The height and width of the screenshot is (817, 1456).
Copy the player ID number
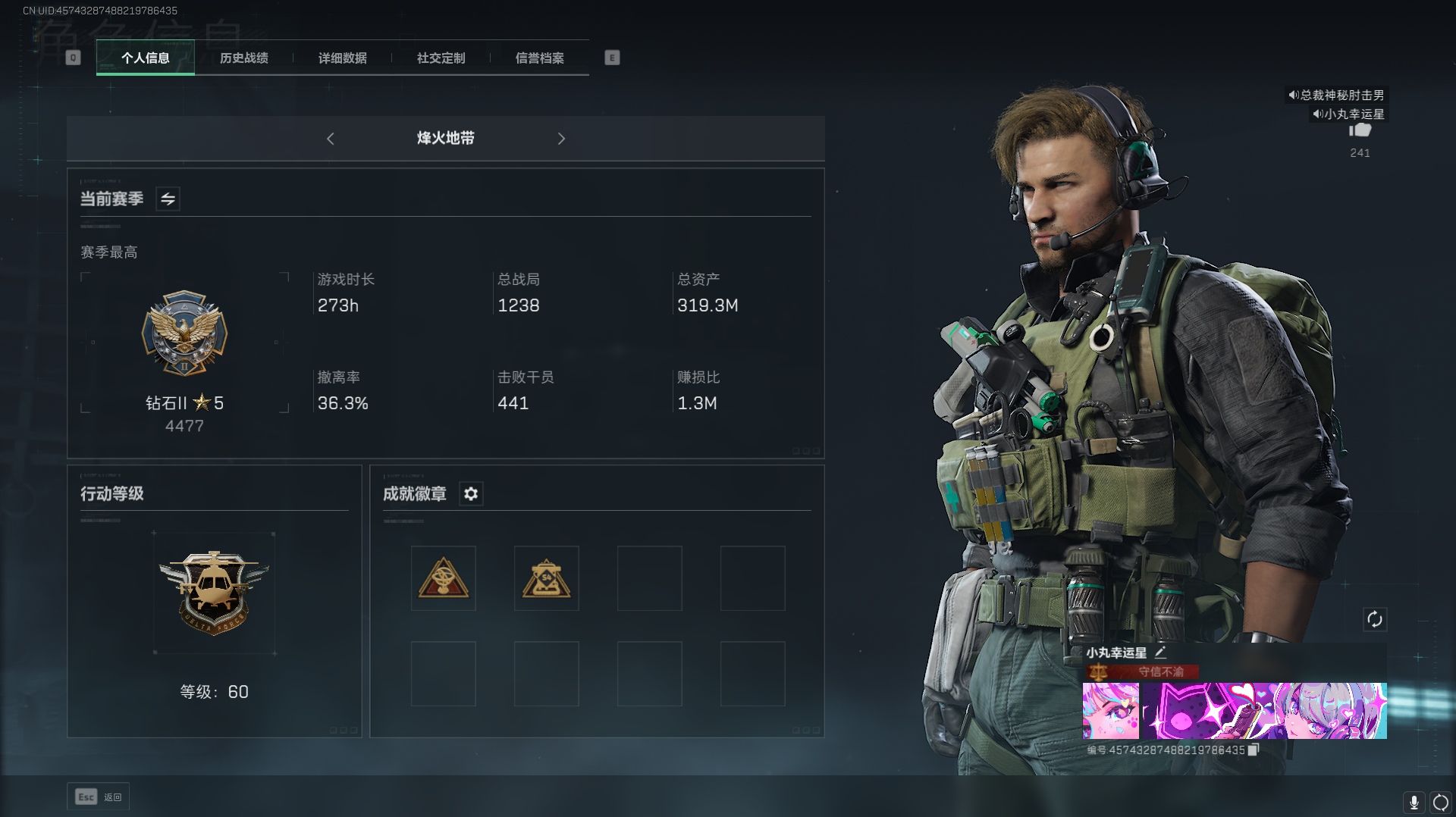(x=1254, y=750)
